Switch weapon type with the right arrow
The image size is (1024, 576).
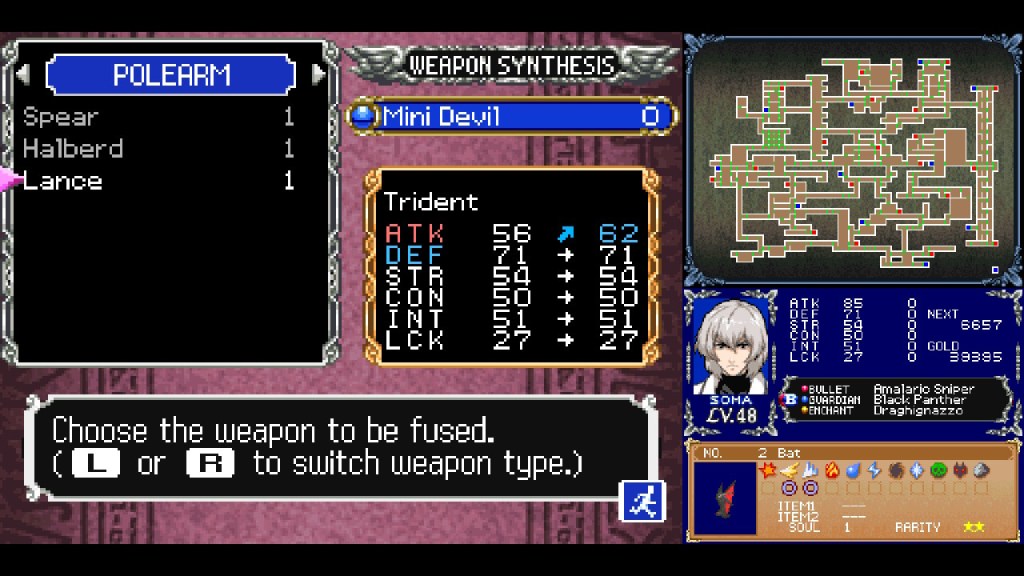(319, 75)
